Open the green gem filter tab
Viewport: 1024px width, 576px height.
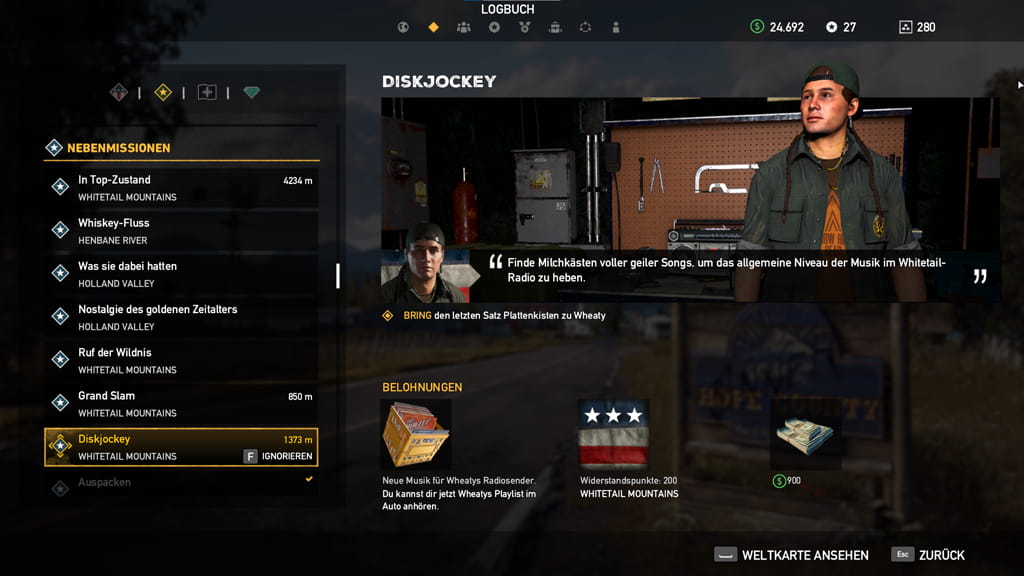251,93
